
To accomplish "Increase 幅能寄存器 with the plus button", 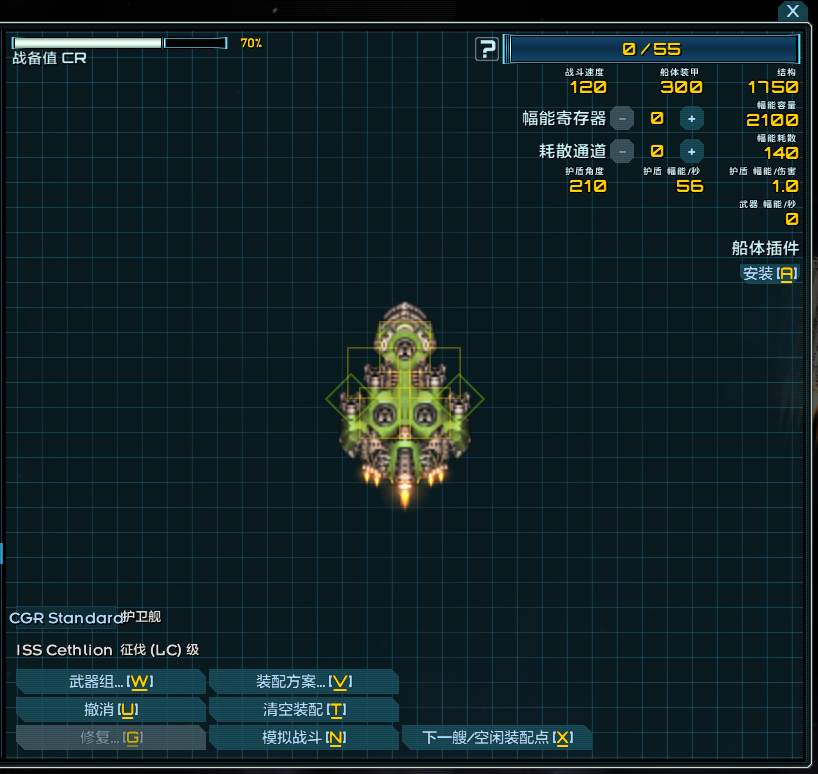I will point(691,118).
